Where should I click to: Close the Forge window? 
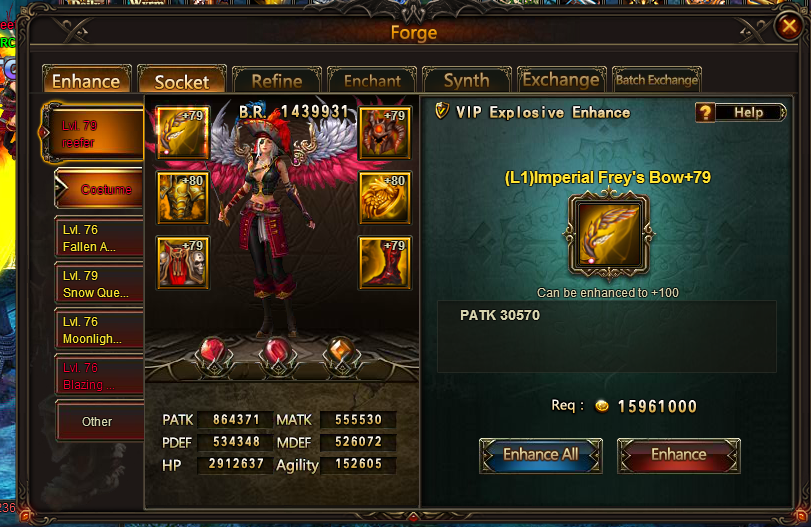(x=788, y=28)
